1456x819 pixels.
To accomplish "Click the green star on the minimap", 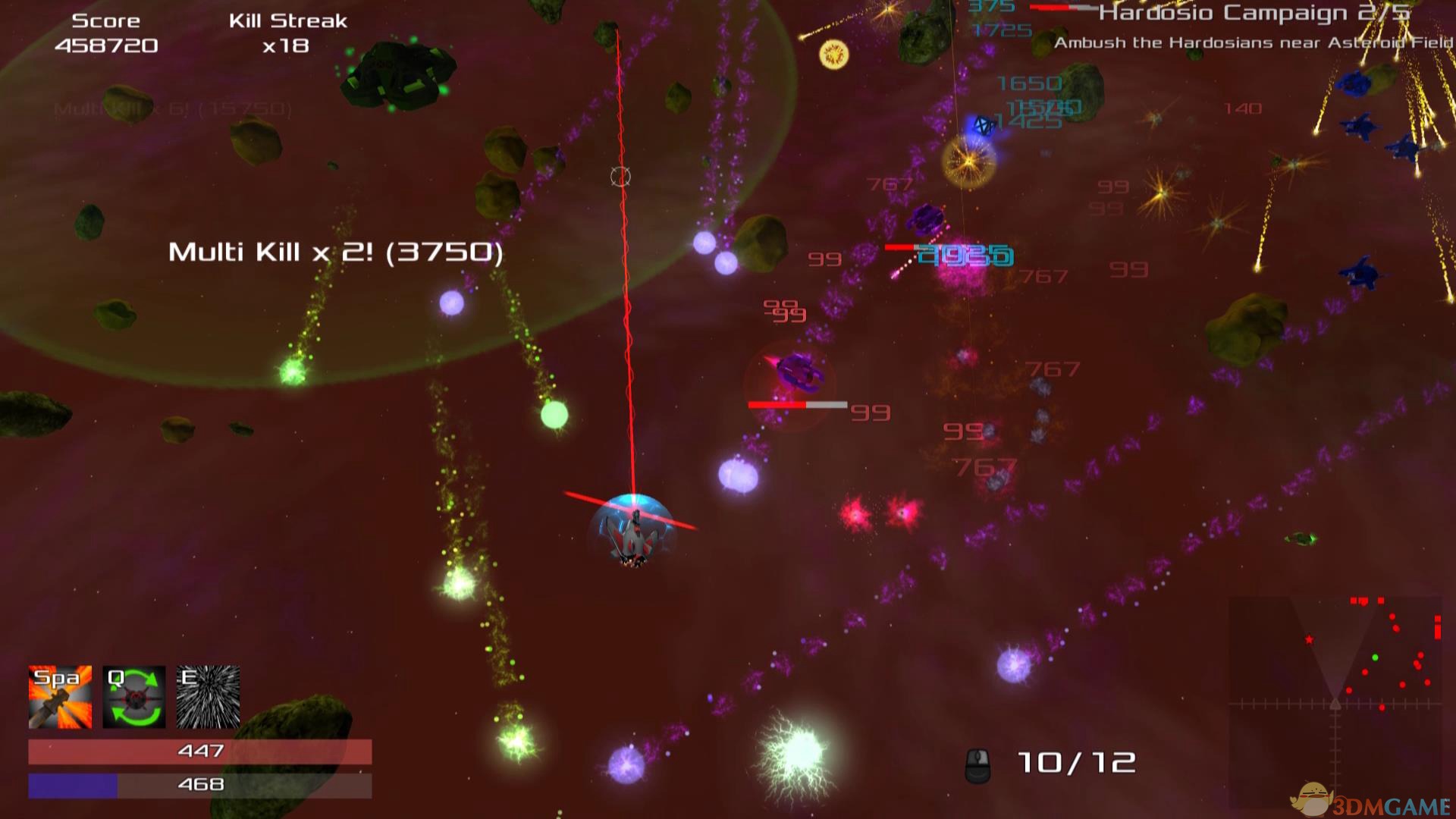I will pyautogui.click(x=1375, y=657).
